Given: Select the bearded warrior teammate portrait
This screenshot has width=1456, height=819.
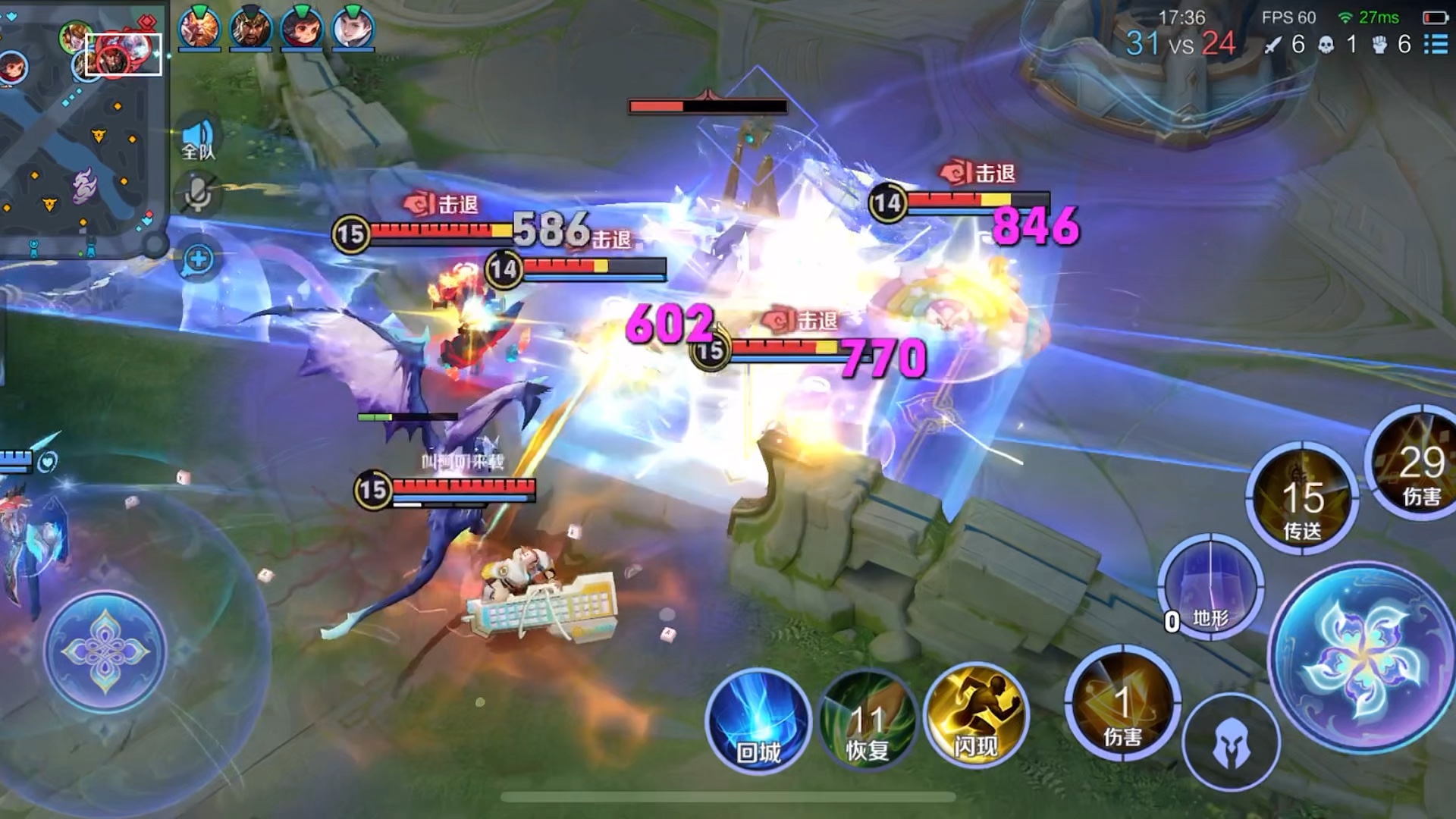Looking at the screenshot, I should [x=251, y=29].
